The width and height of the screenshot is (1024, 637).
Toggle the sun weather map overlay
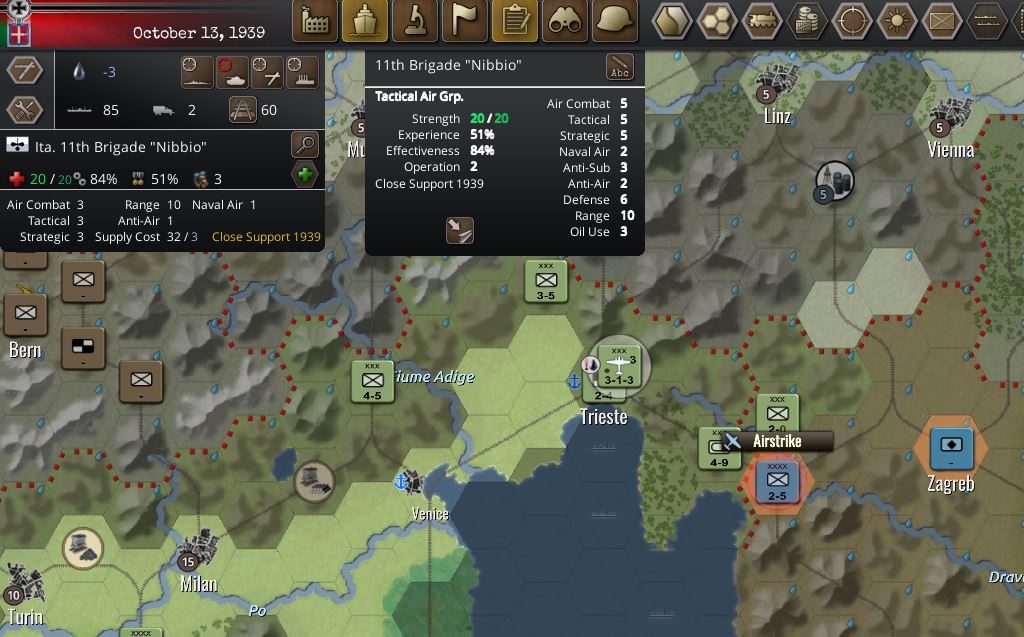[896, 21]
